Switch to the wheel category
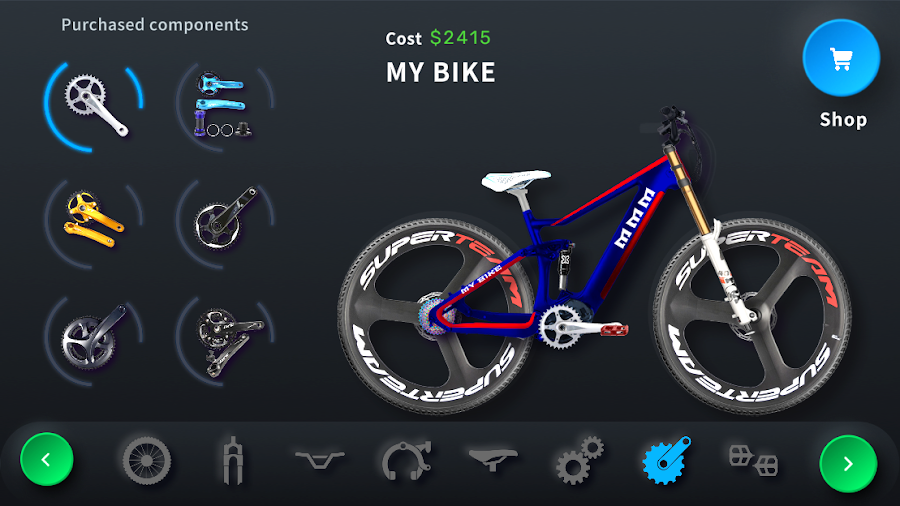This screenshot has width=900, height=506. pos(147,461)
